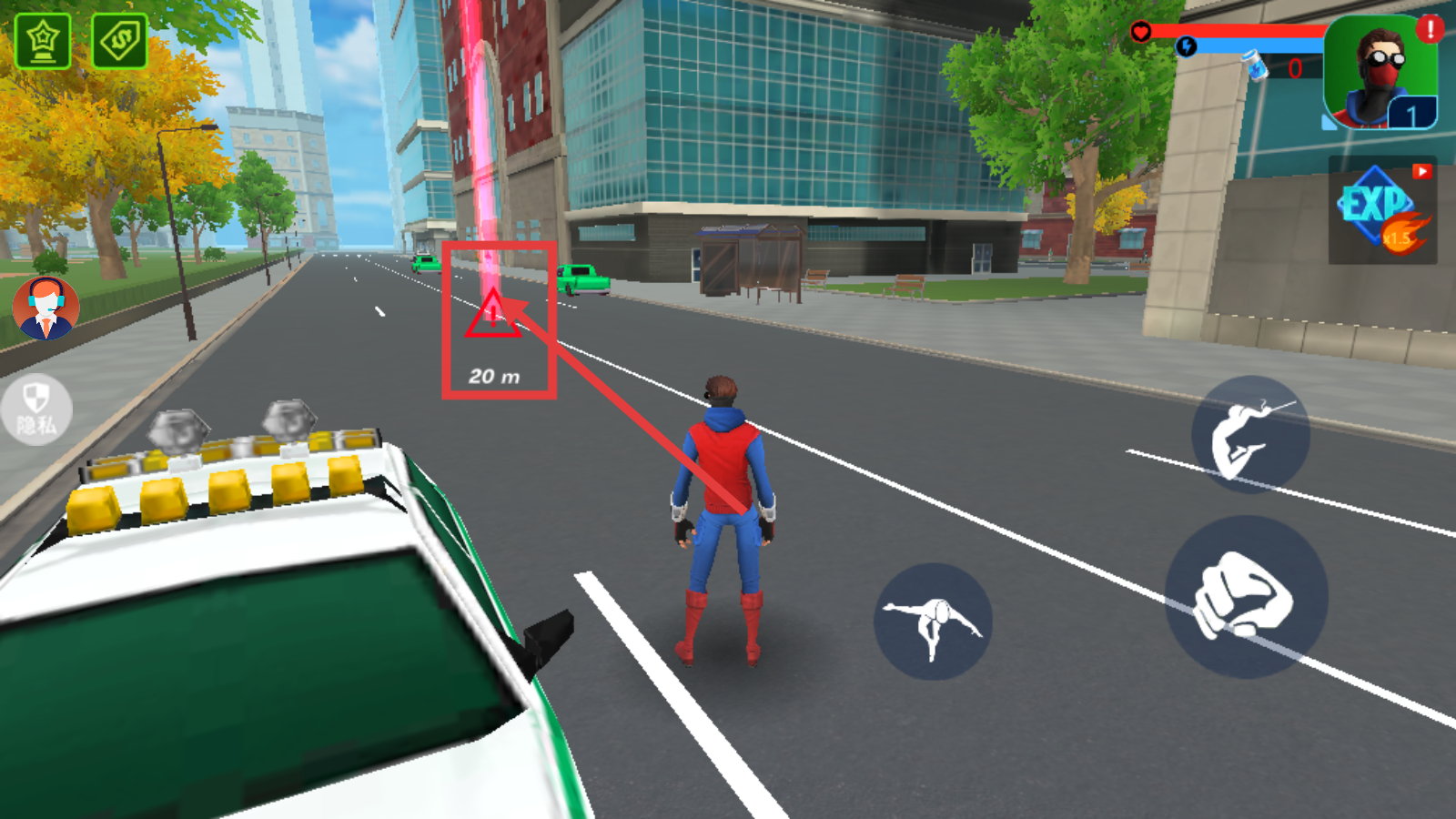This screenshot has width=1456, height=819.
Task: Punch with the fist attack button
Action: 1246,597
